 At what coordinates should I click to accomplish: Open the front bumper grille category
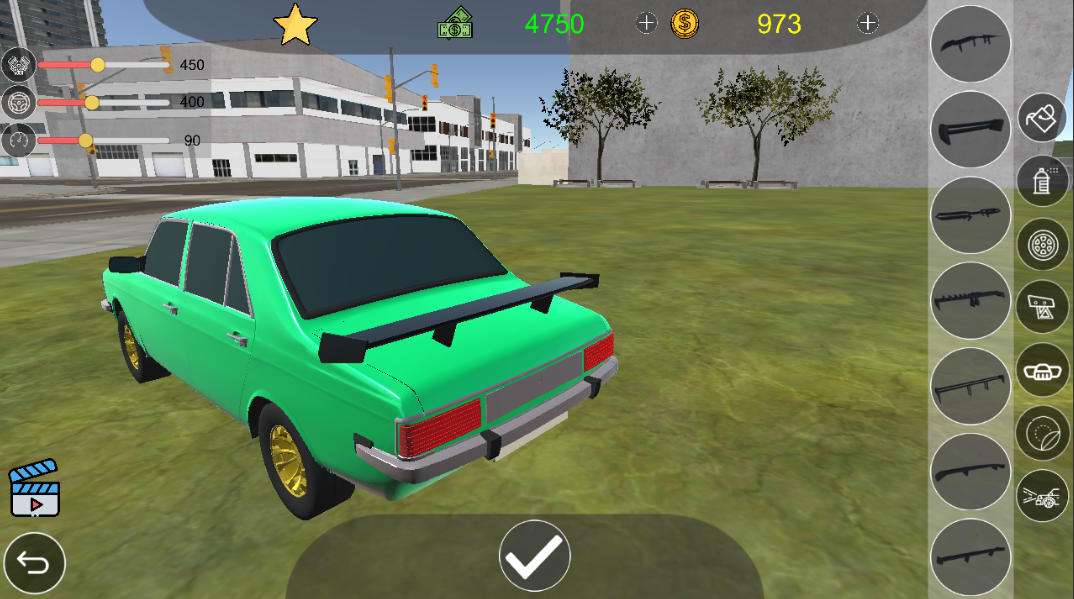1043,370
